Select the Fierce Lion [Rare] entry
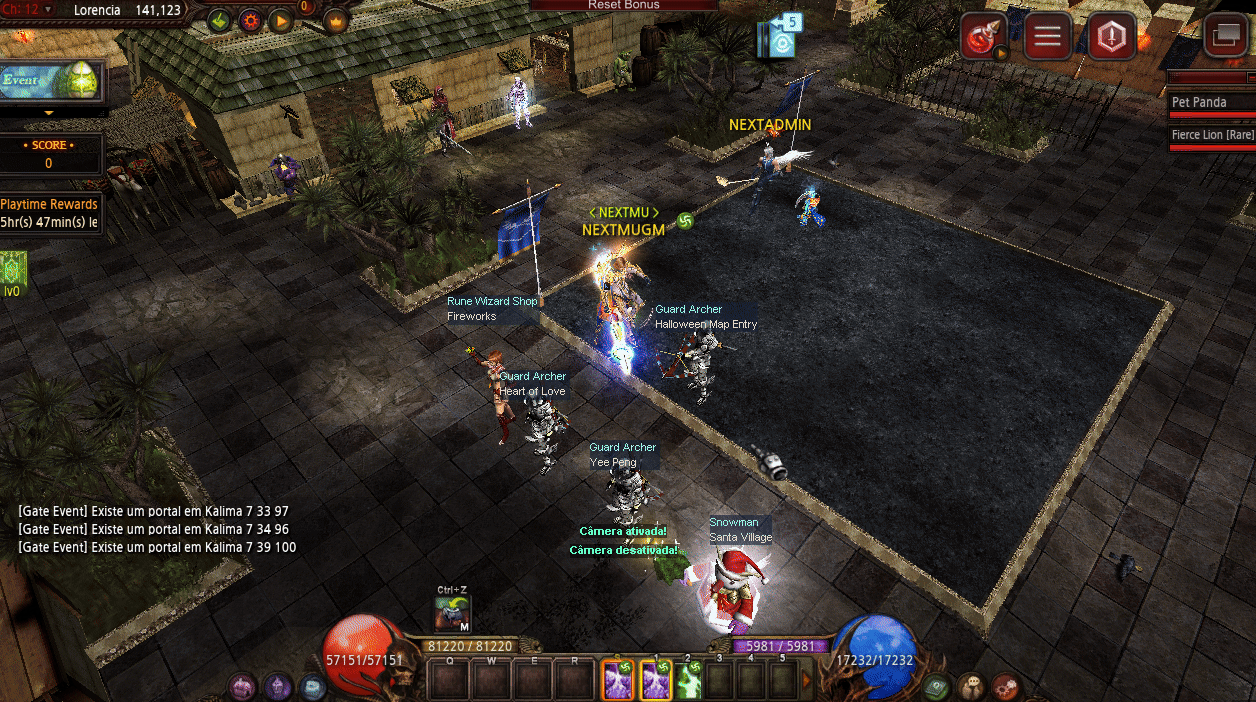1256x702 pixels. pyautogui.click(x=1211, y=135)
